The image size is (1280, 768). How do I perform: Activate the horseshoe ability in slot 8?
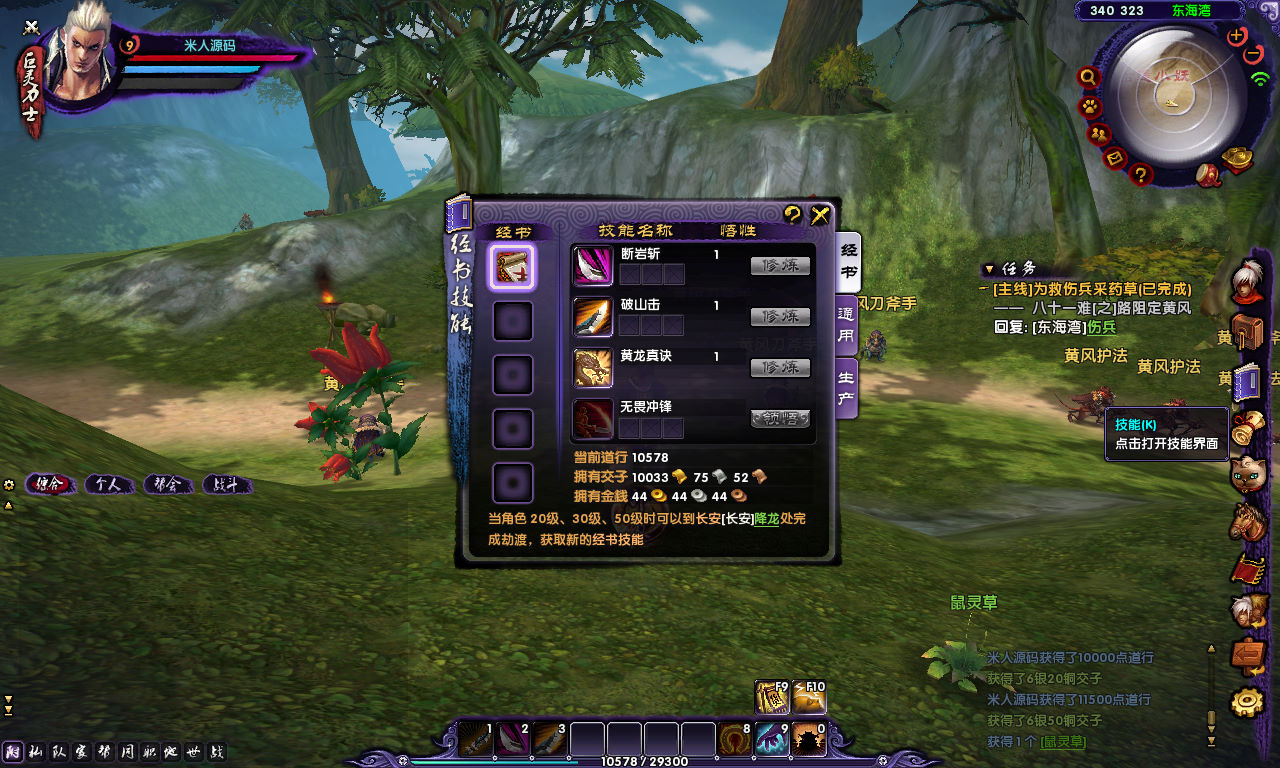(735, 740)
